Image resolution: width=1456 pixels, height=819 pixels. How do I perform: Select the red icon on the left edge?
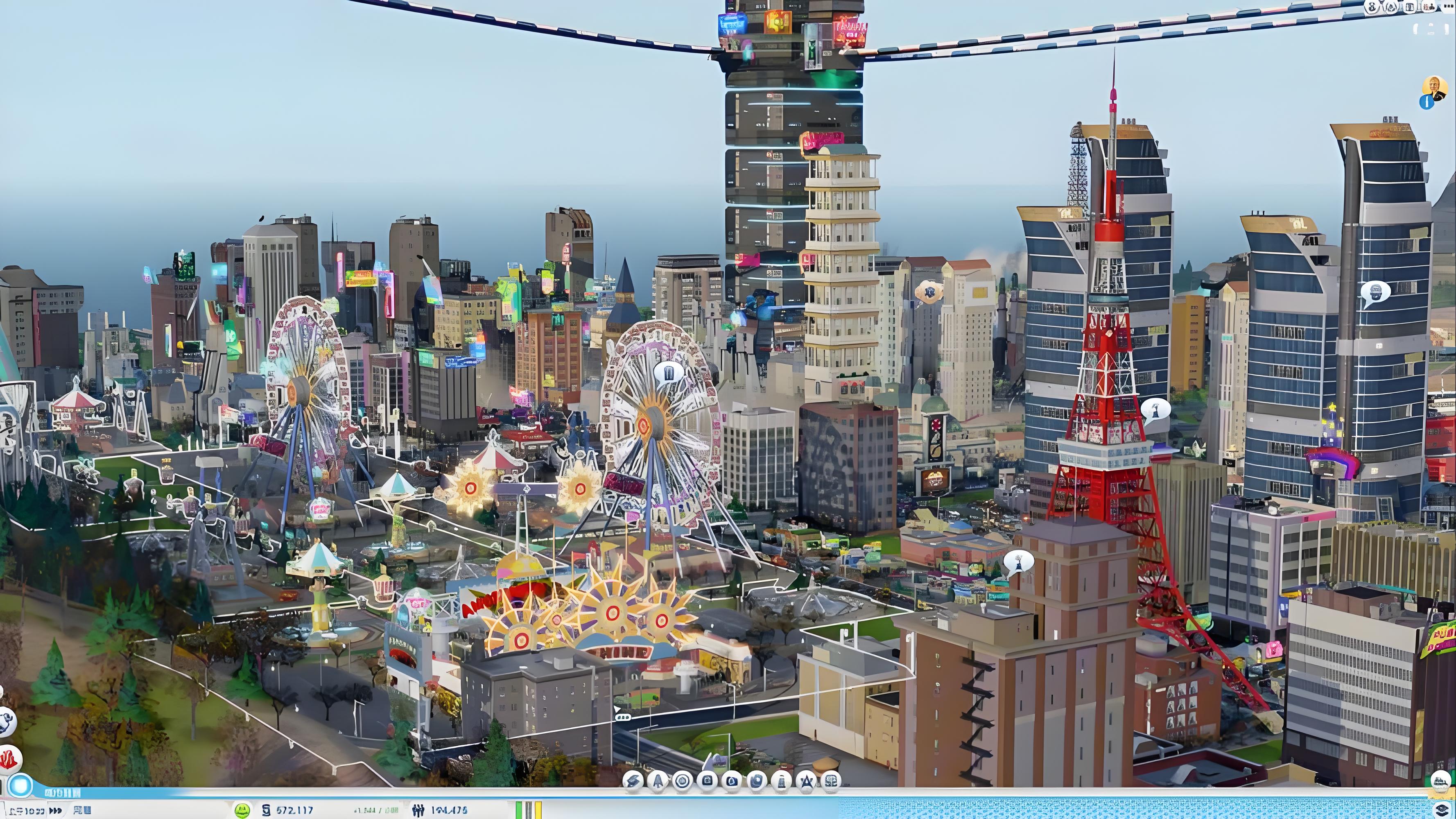point(9,759)
